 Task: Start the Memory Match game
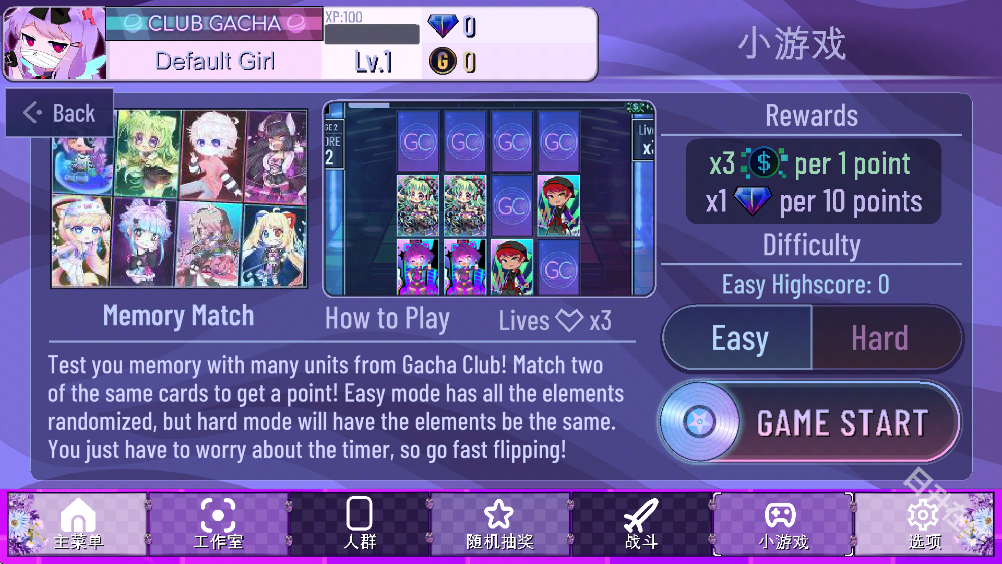(x=809, y=423)
